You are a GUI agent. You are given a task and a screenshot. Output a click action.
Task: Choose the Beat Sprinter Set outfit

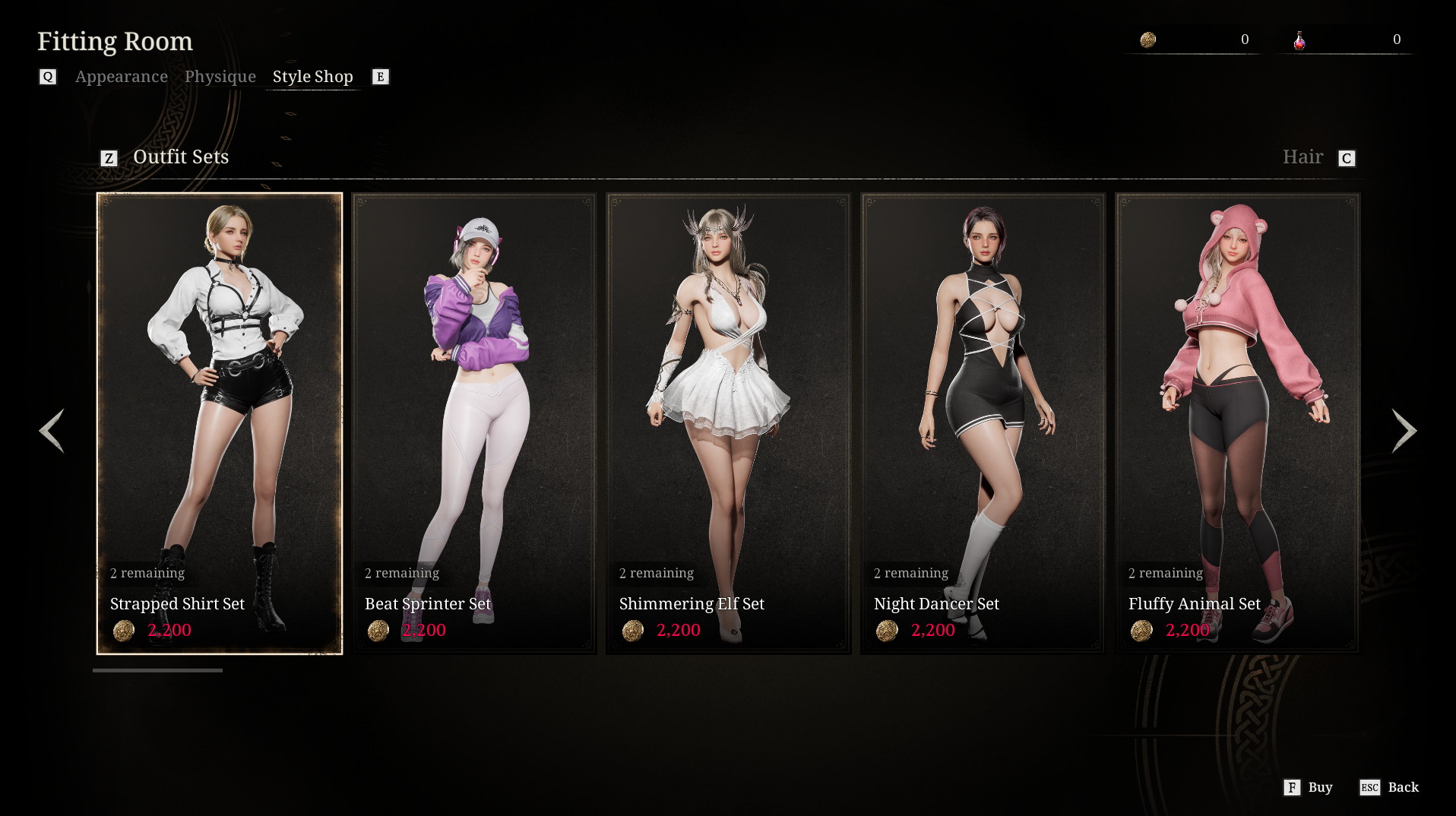pyautogui.click(x=474, y=422)
